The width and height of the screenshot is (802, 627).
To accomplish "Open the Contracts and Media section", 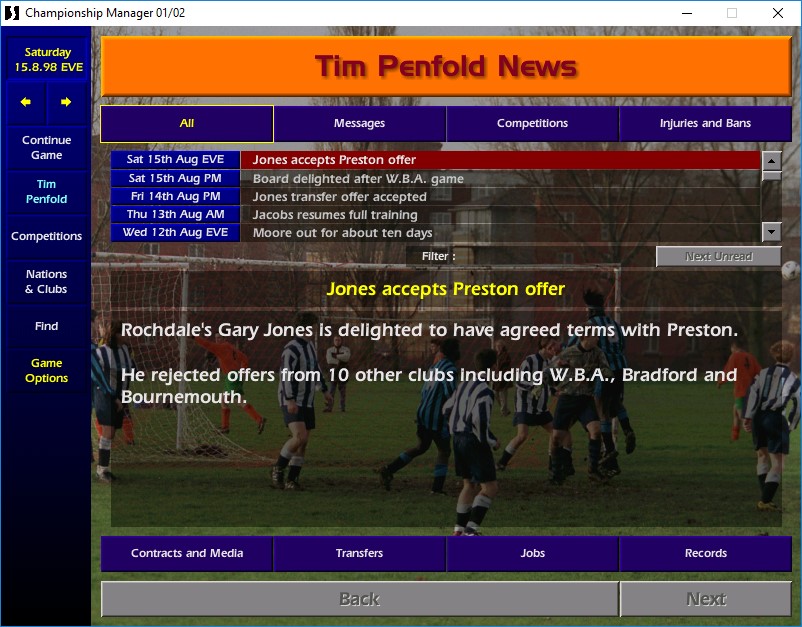I will point(187,553).
